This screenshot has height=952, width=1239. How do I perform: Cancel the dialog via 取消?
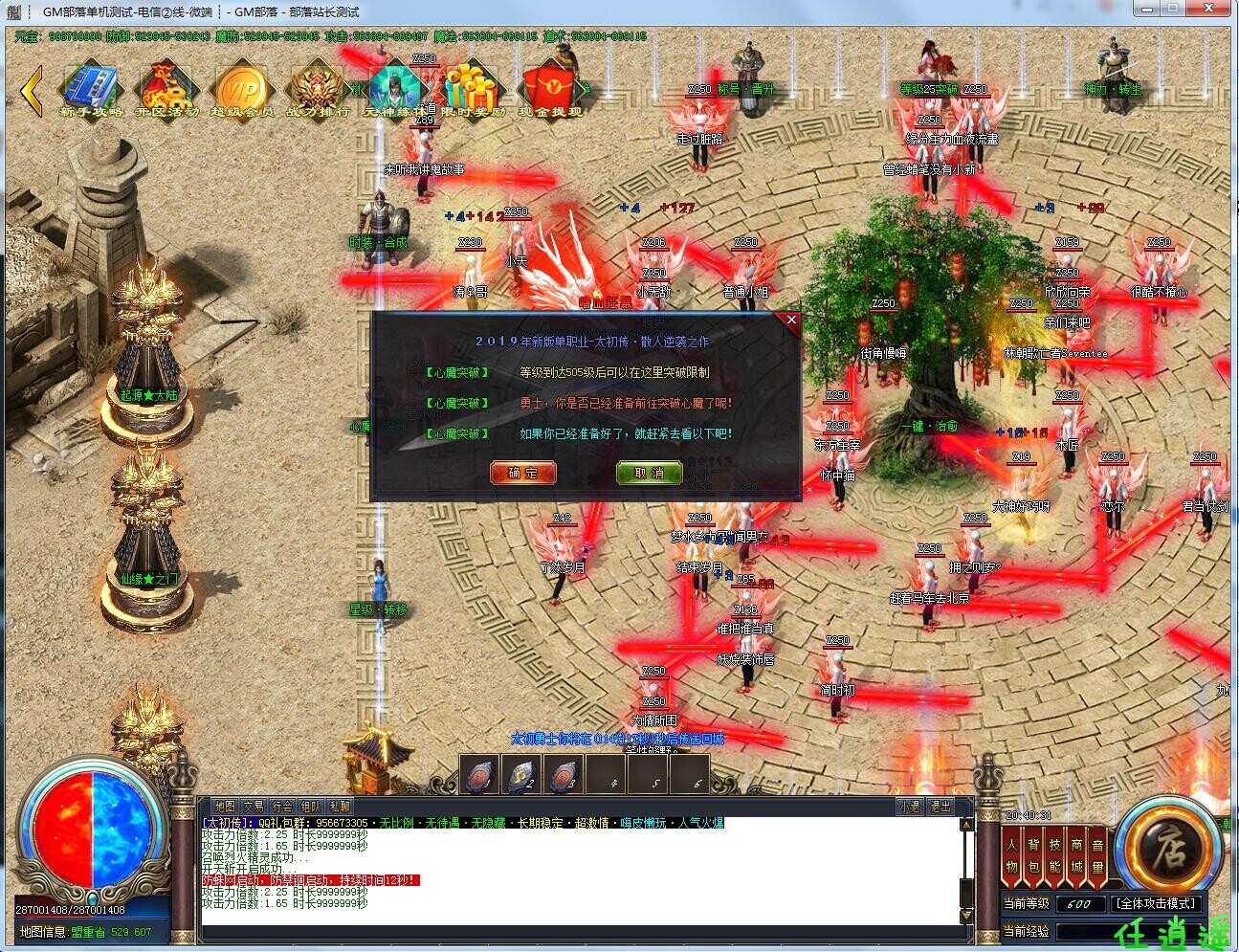(649, 472)
